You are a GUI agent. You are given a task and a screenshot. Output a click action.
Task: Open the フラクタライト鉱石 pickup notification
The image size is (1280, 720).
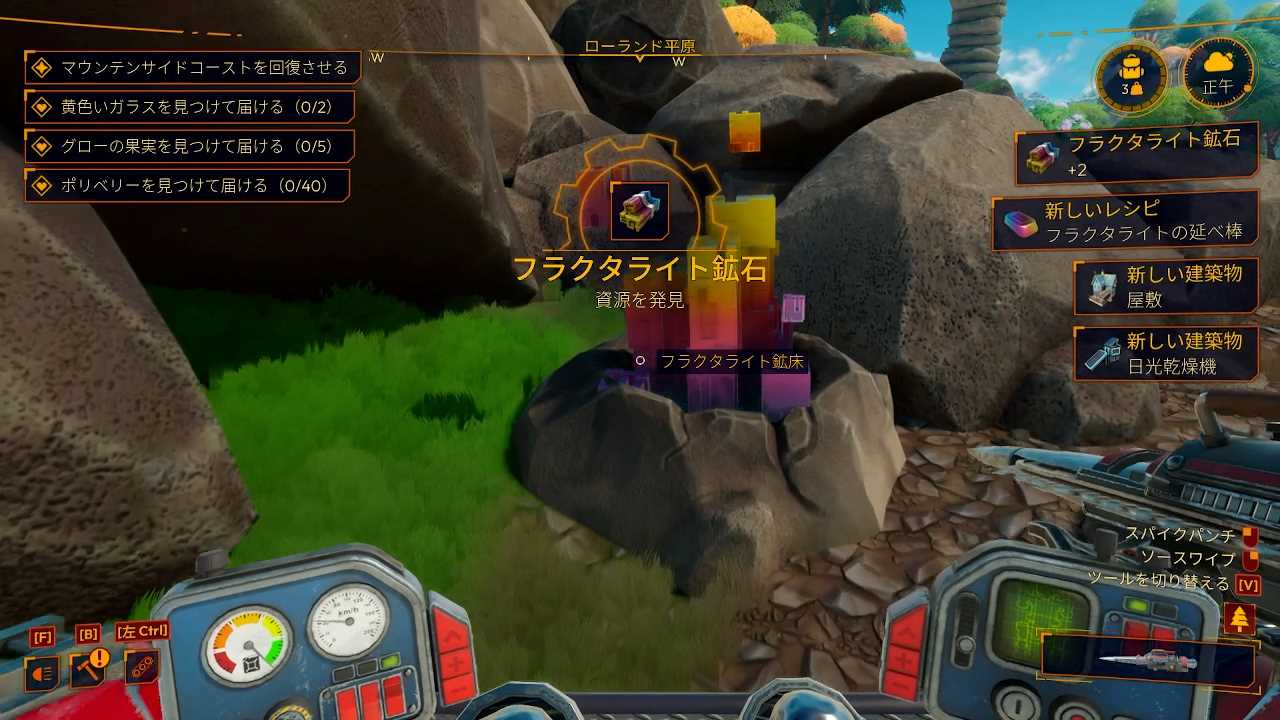pos(1136,158)
